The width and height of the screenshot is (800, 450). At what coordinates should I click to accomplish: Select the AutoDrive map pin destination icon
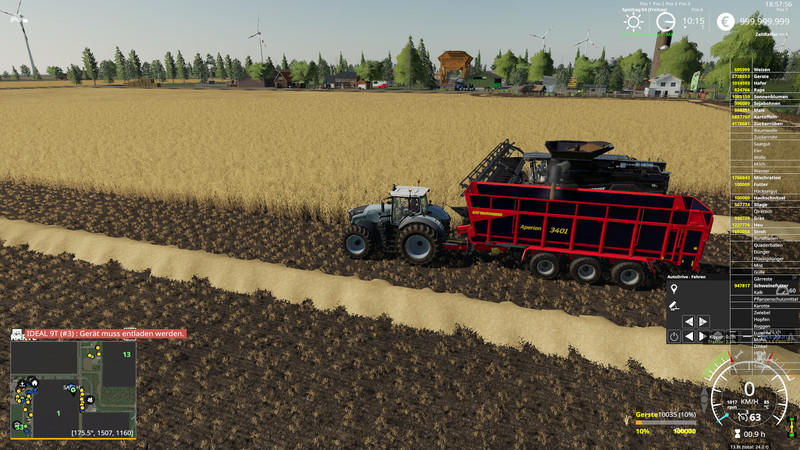pos(674,289)
